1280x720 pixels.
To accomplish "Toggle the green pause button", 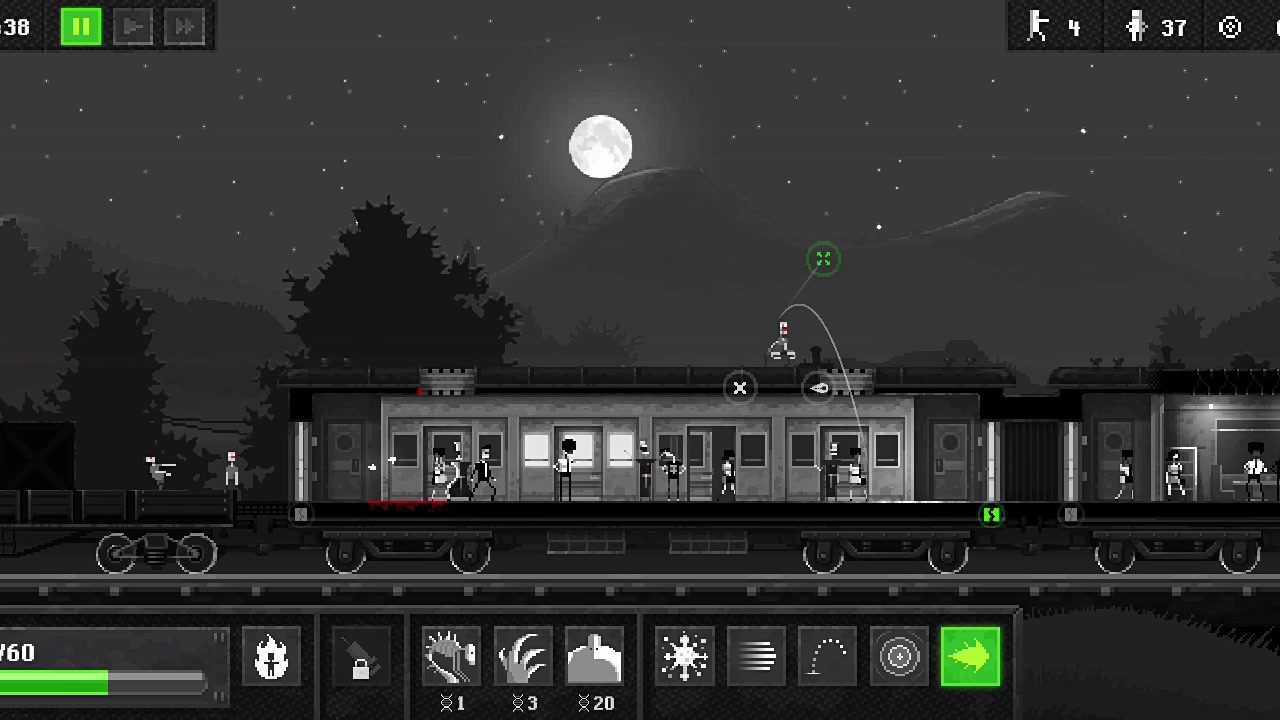I will [81, 27].
